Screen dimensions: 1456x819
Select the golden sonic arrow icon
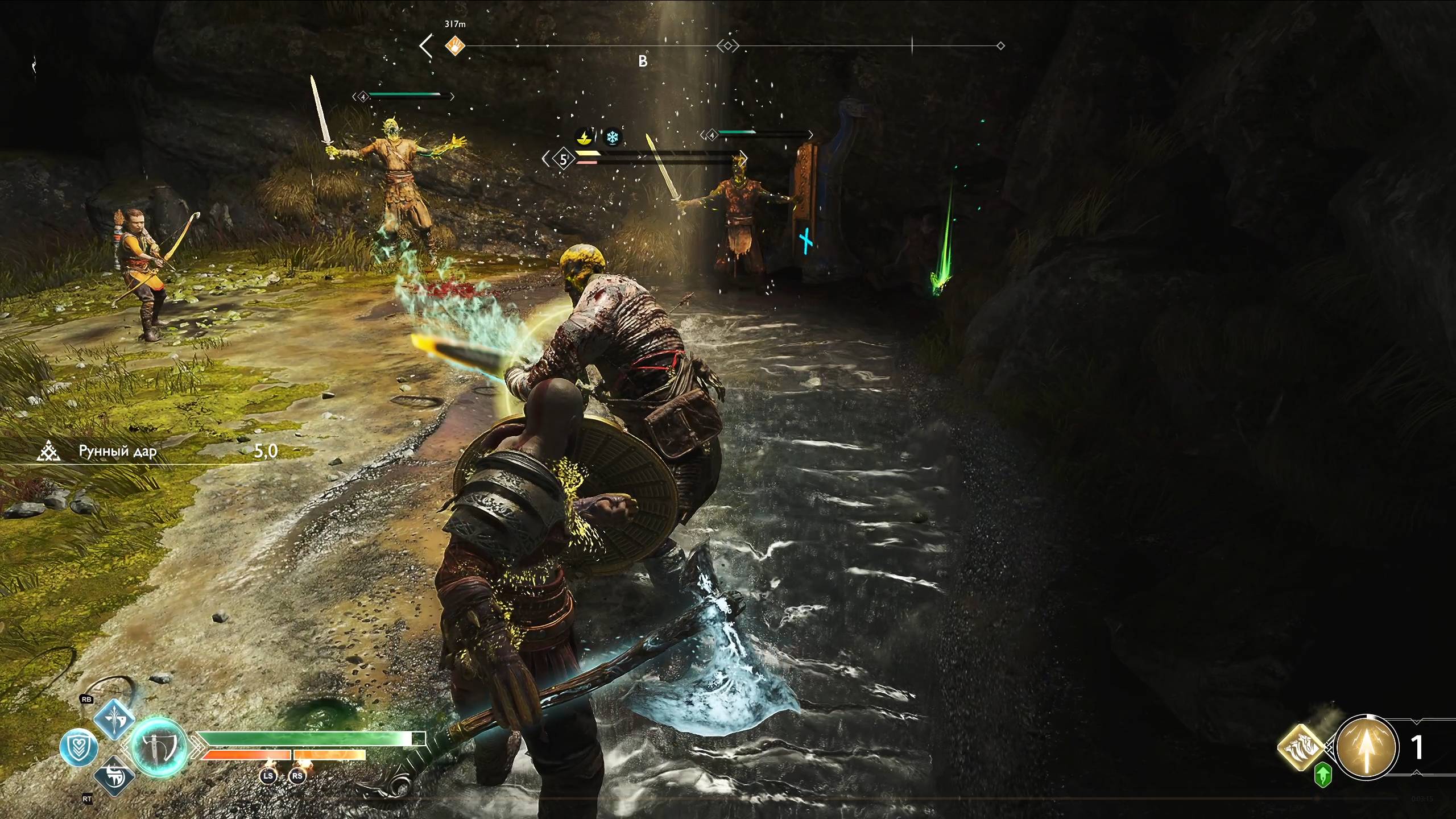click(1366, 746)
